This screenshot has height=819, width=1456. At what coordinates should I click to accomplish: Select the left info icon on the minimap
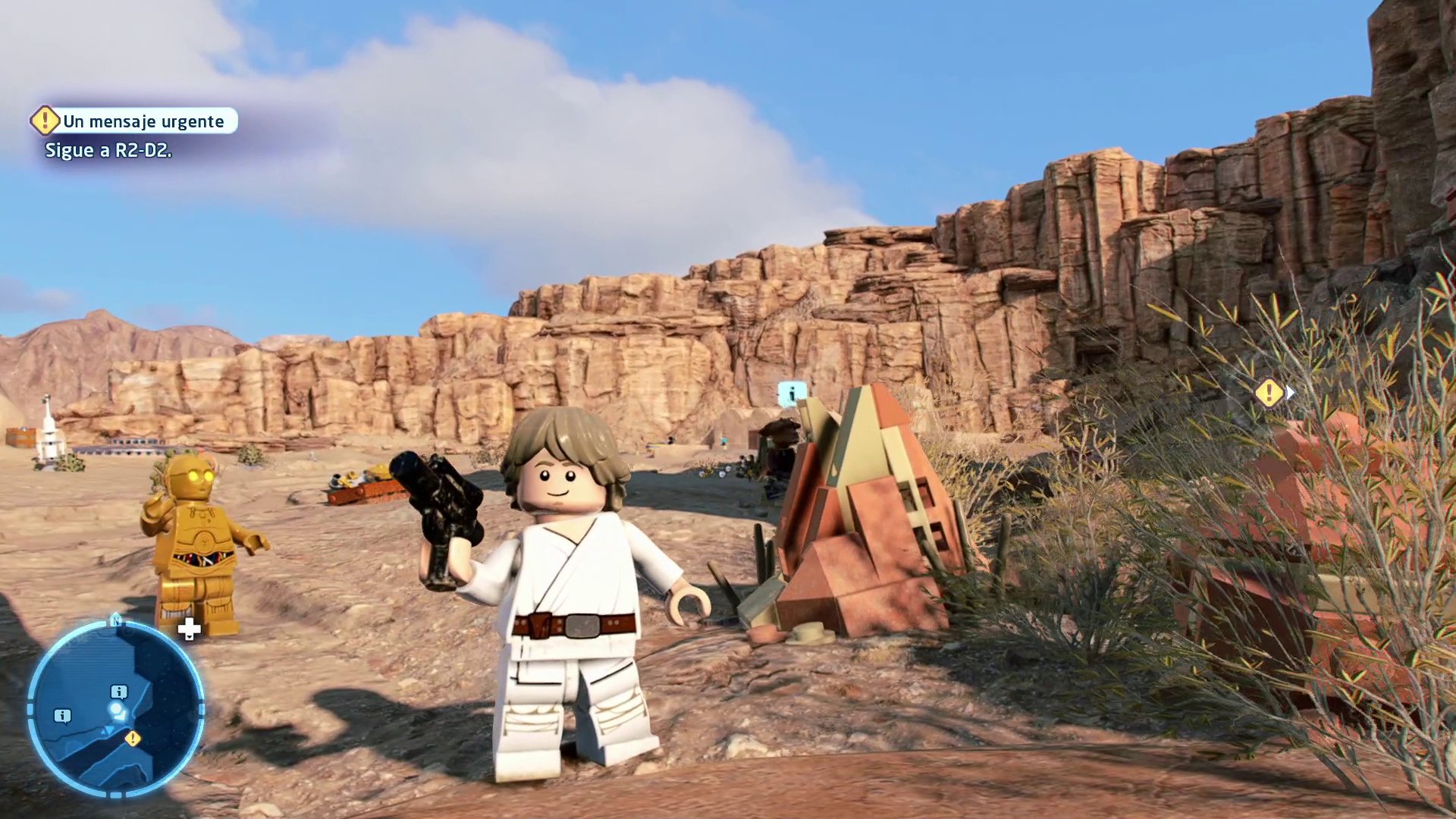(62, 716)
